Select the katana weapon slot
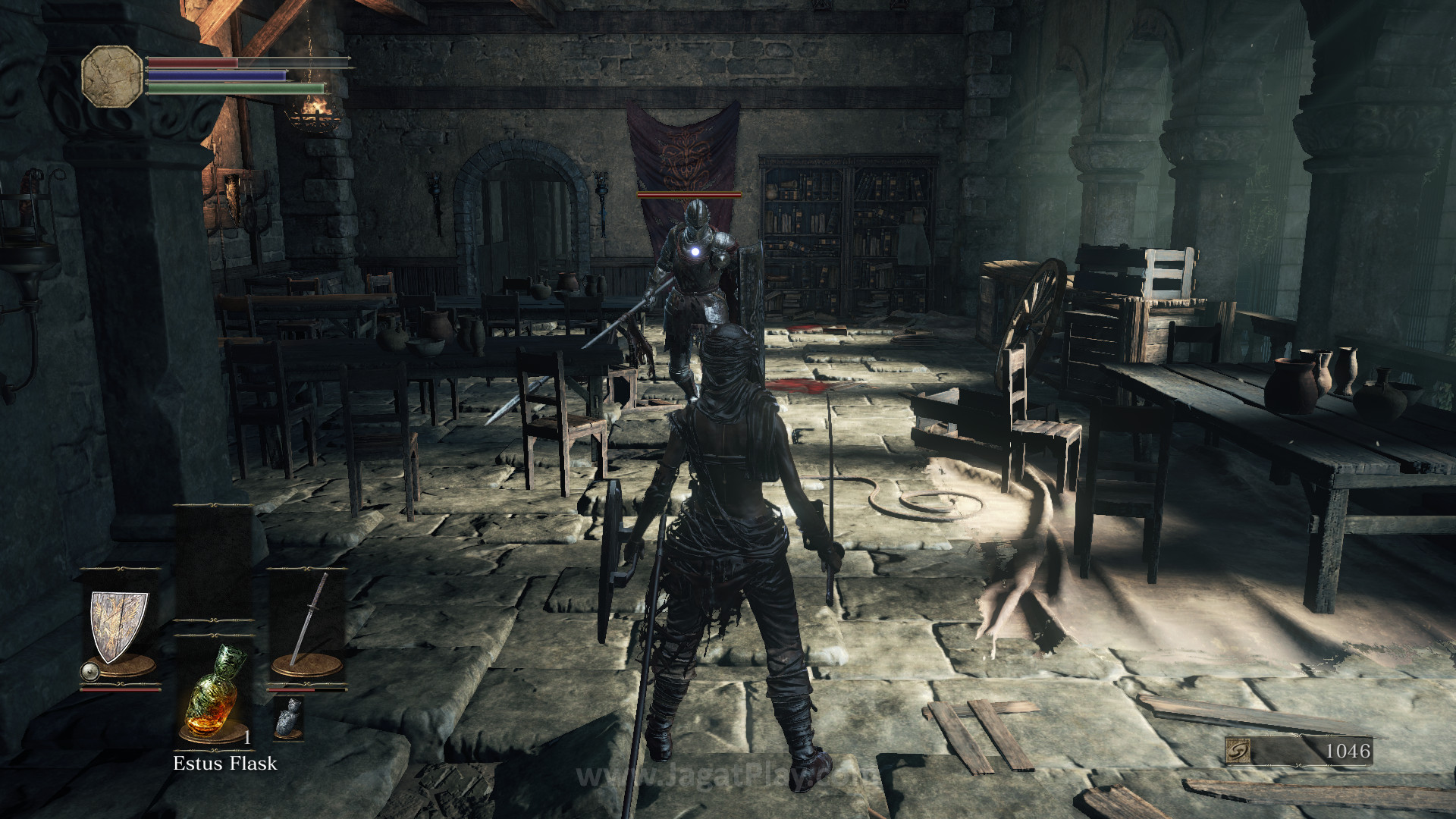 click(307, 622)
